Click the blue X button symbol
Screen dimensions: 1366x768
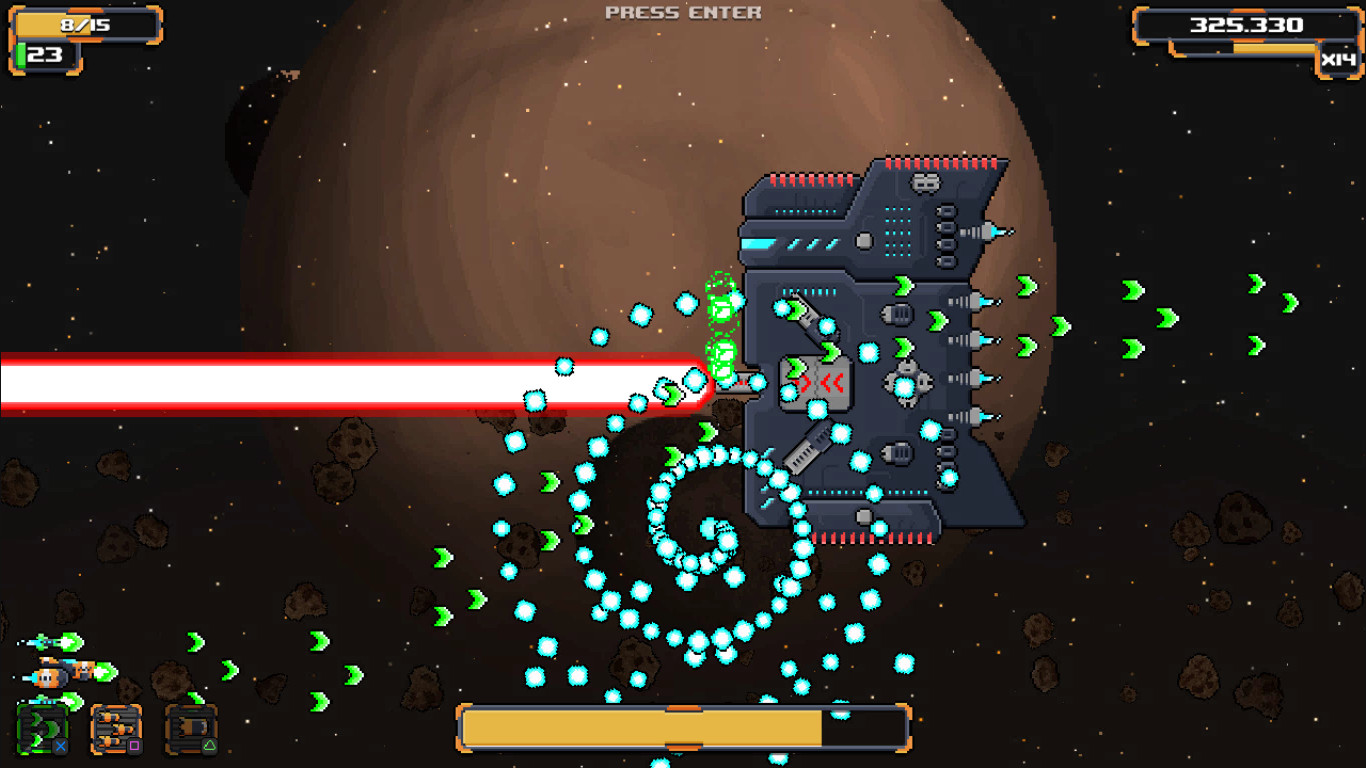point(60,746)
